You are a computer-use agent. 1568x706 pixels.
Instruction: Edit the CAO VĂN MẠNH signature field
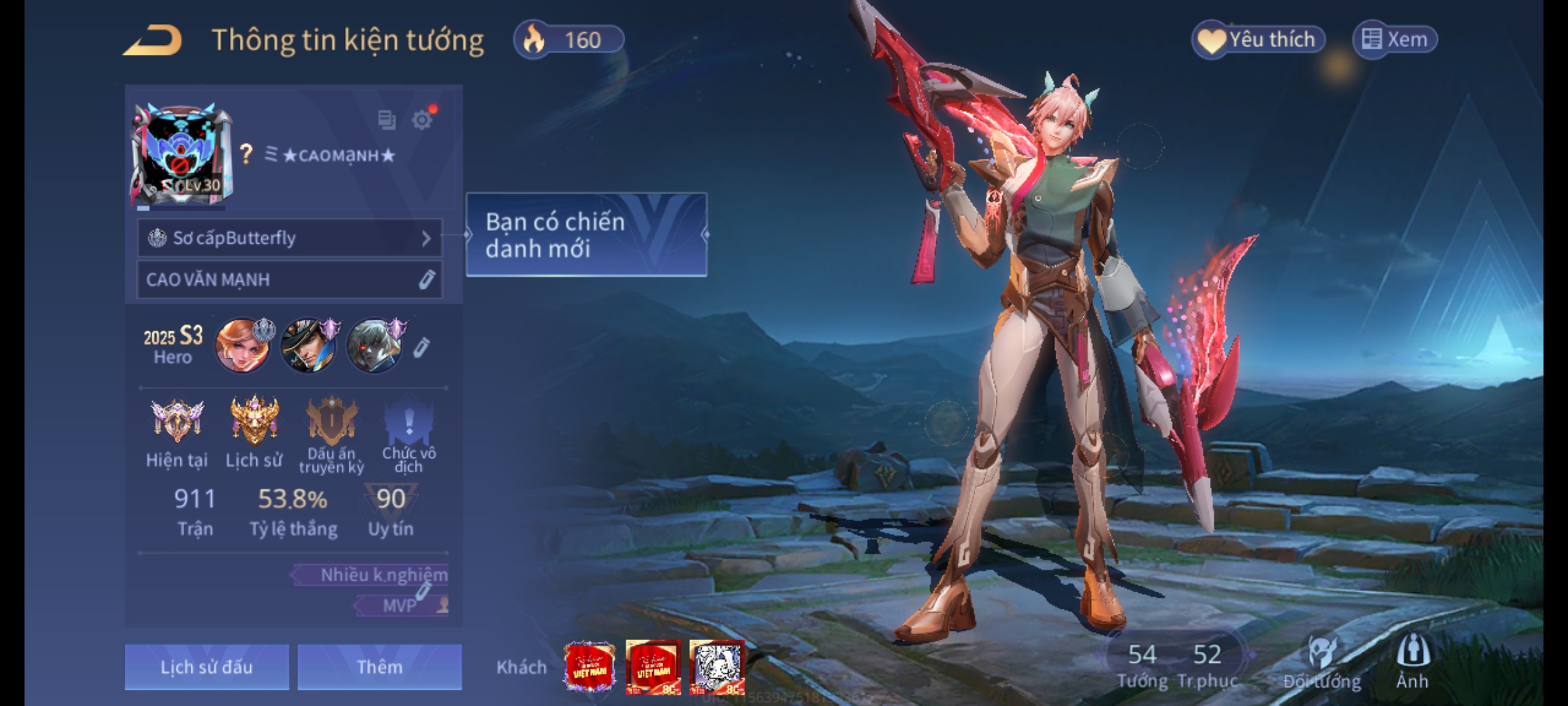coord(426,280)
